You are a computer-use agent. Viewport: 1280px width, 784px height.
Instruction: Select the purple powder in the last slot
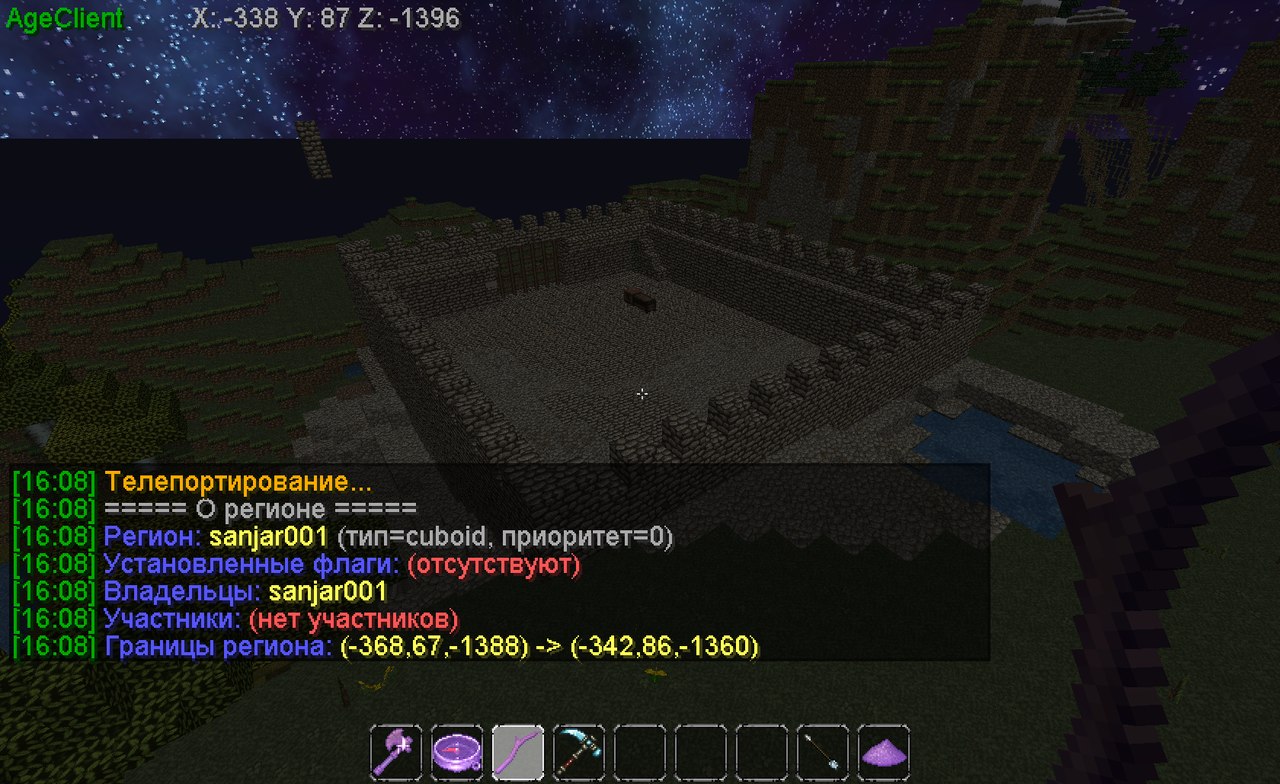pos(885,749)
